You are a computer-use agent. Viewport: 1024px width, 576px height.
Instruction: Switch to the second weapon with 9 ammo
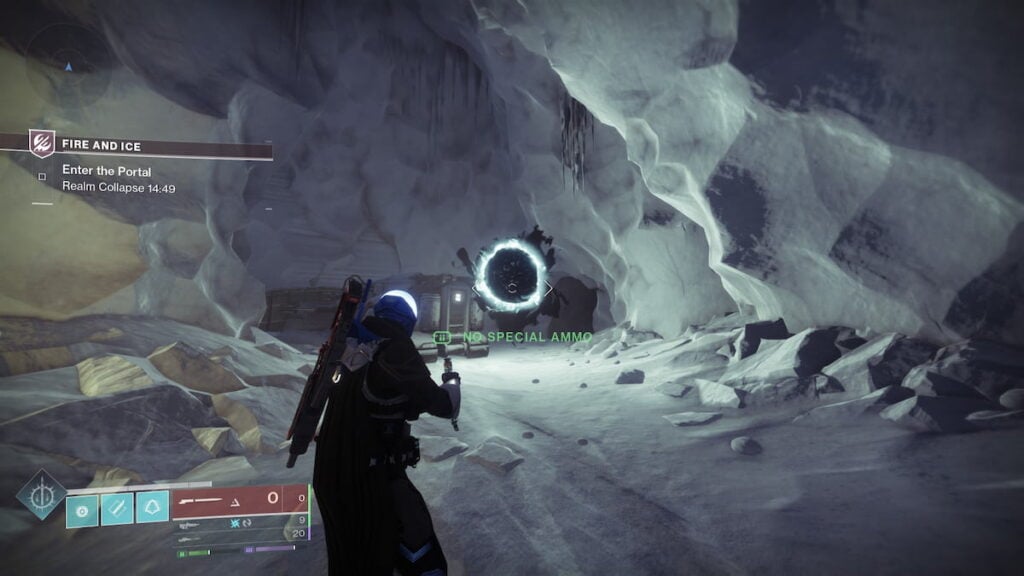tap(240, 522)
